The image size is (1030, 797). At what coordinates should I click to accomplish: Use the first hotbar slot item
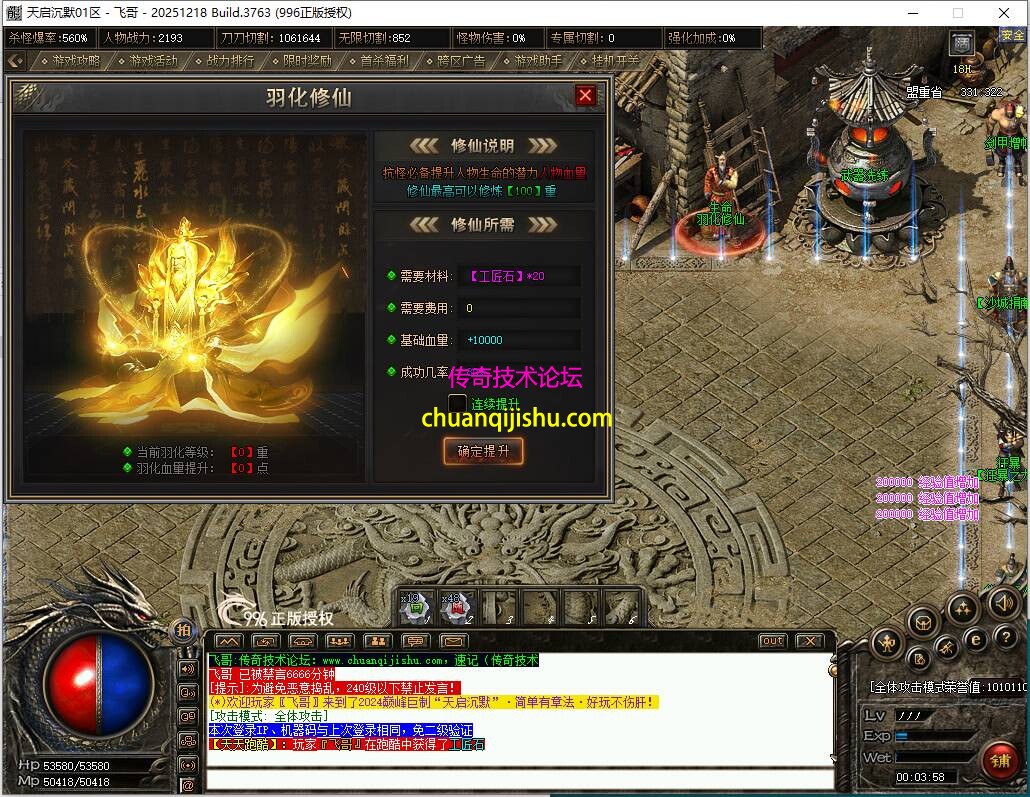pyautogui.click(x=415, y=606)
